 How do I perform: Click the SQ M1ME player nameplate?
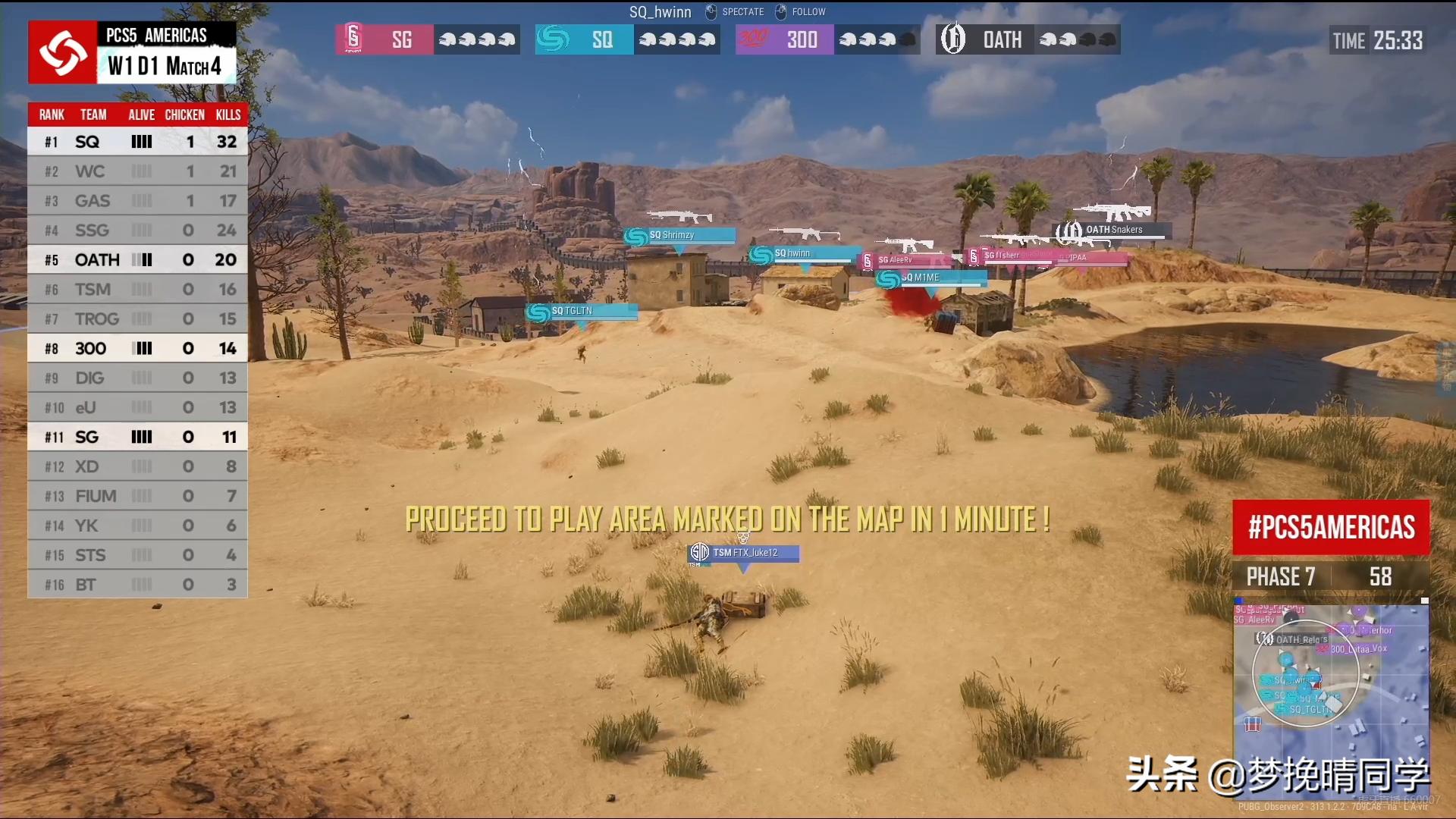tap(931, 278)
